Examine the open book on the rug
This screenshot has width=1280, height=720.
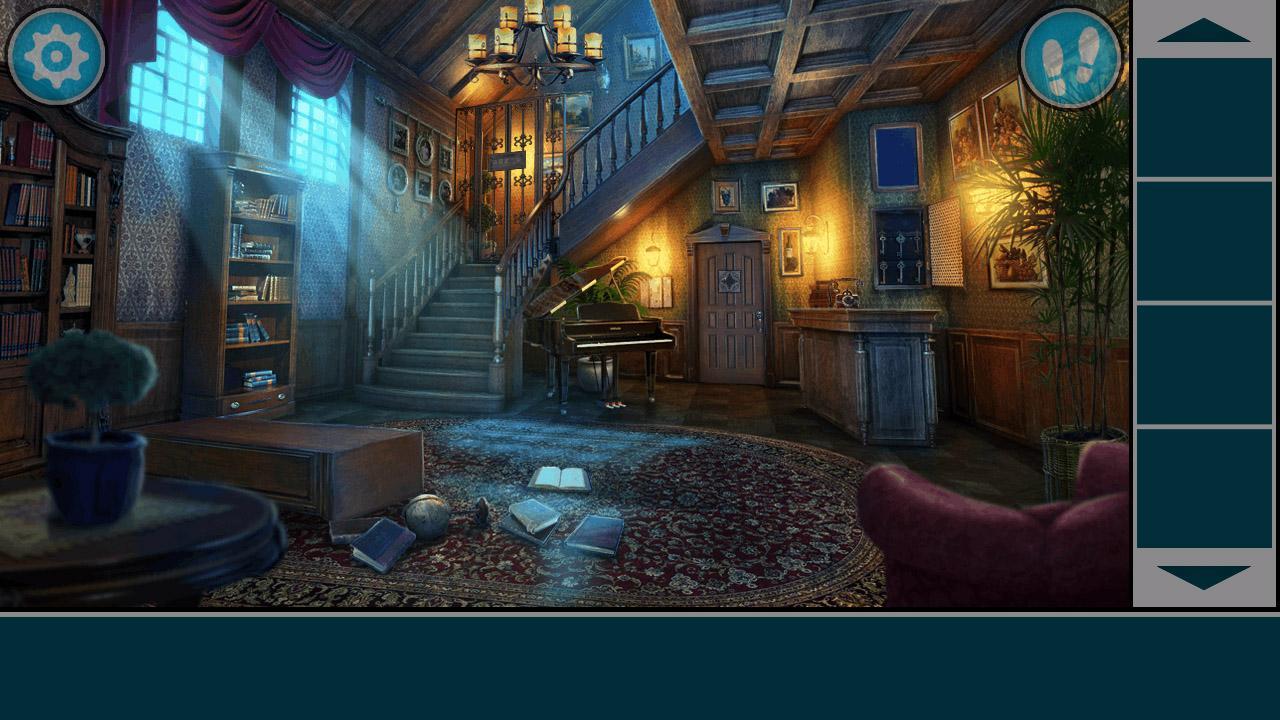coord(563,477)
